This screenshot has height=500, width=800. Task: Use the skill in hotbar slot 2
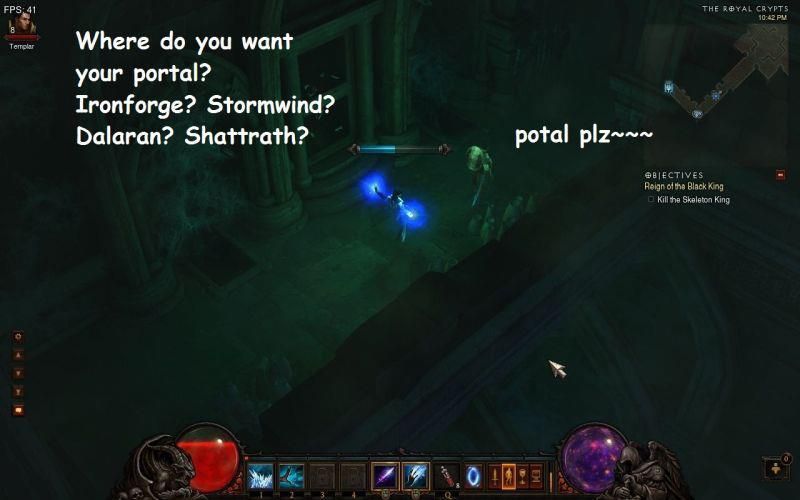292,476
